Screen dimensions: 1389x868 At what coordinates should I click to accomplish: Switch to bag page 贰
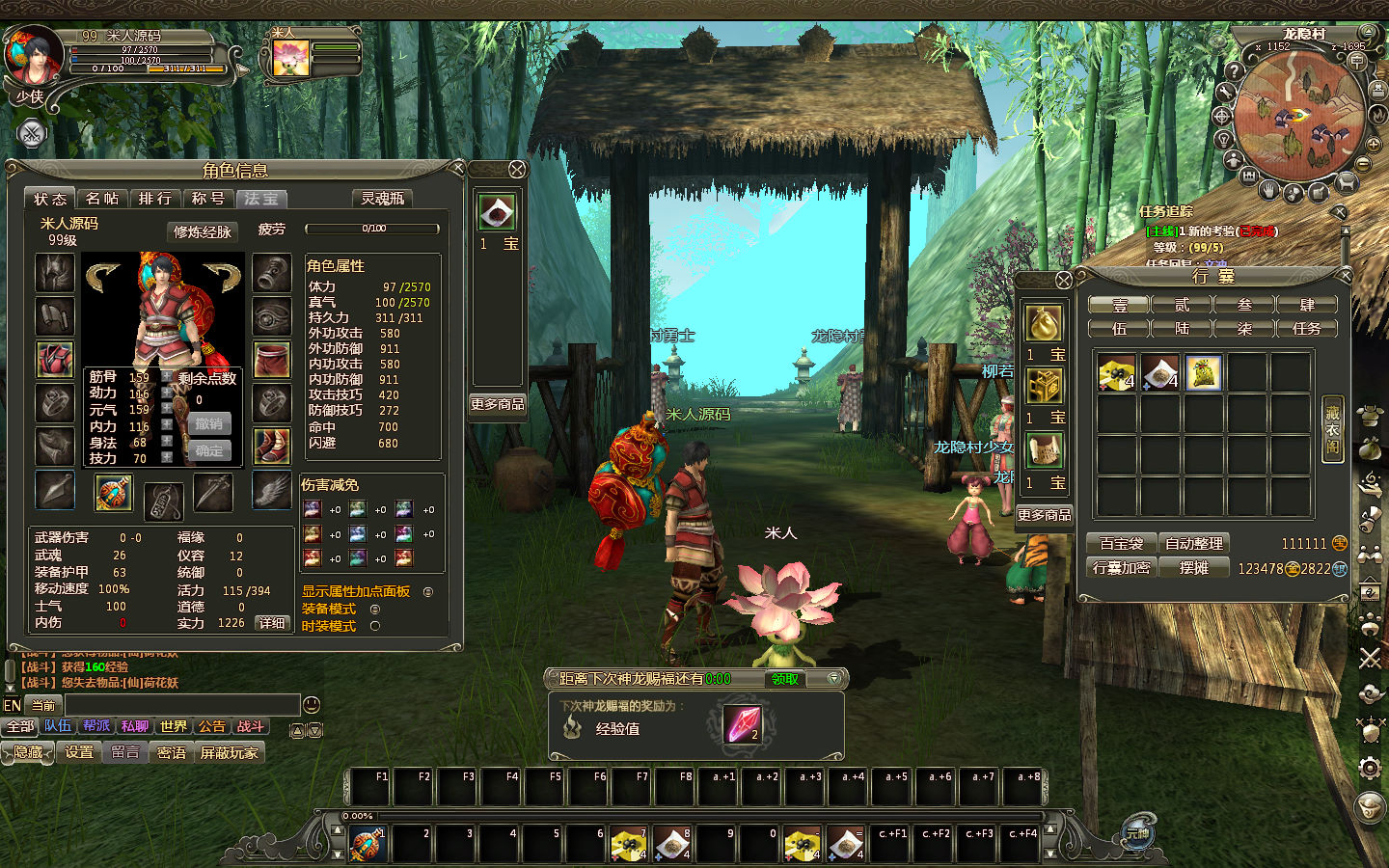tap(1182, 305)
